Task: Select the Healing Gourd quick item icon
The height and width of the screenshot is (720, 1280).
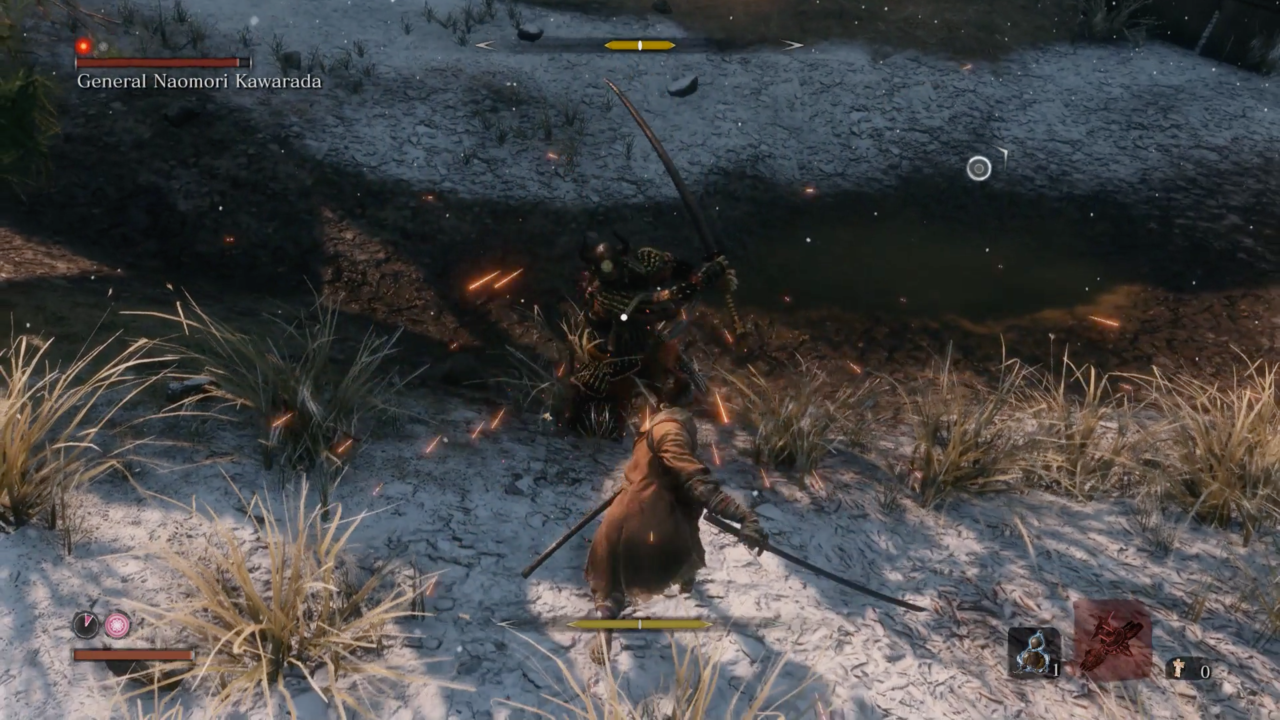Action: 1032,650
